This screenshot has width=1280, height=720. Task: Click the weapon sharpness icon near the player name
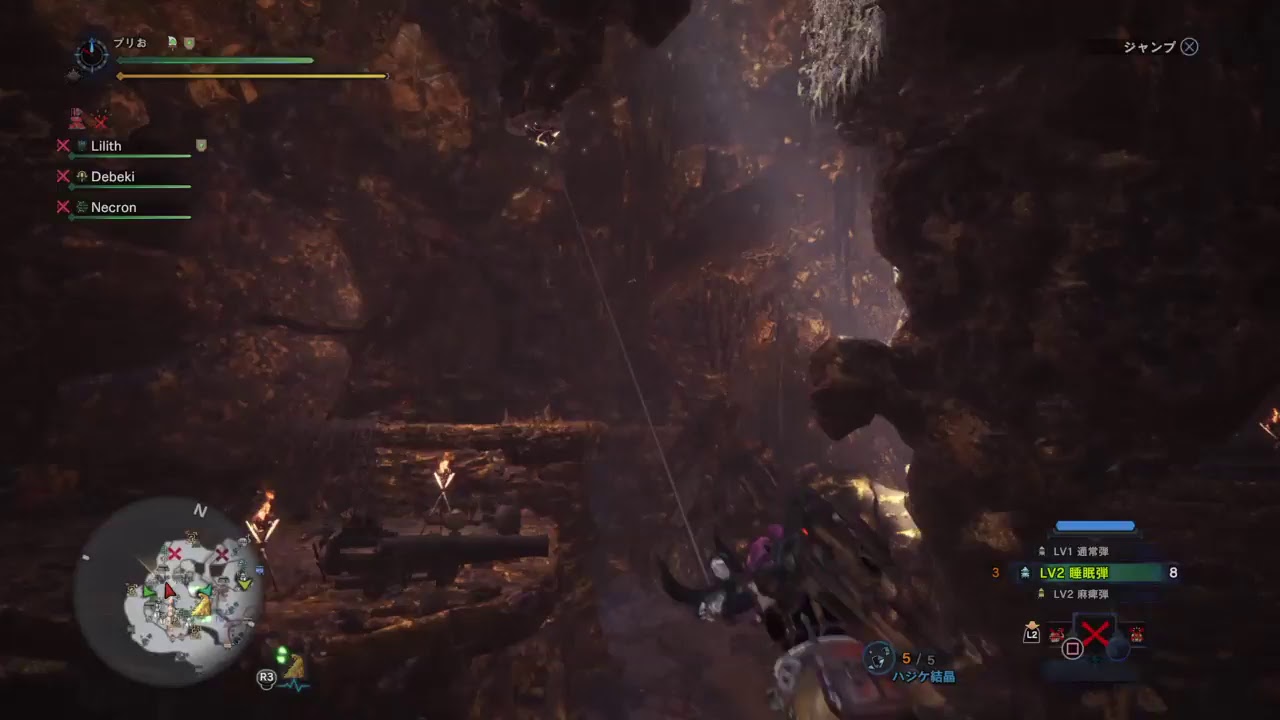(x=172, y=41)
